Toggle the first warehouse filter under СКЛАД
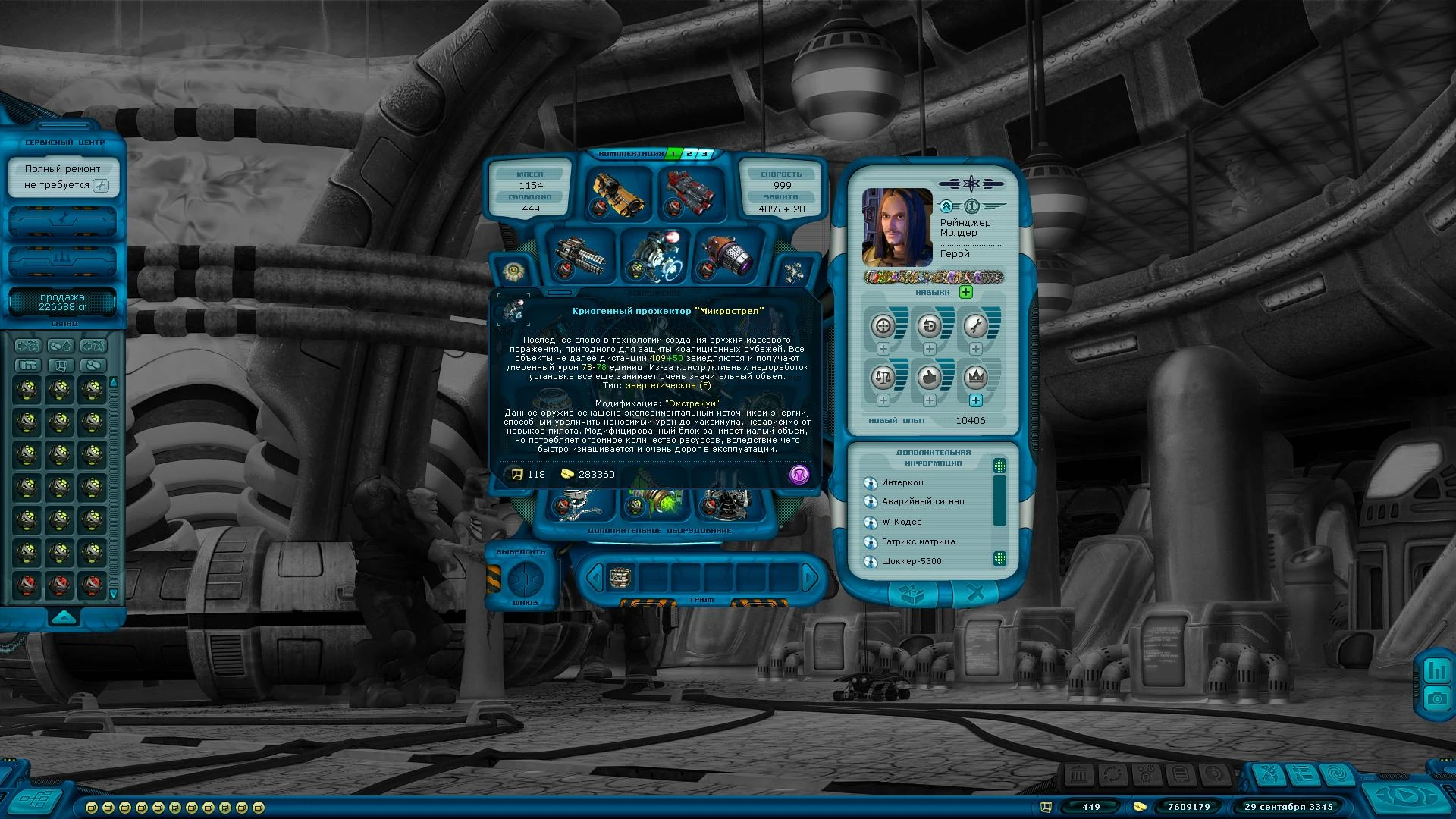Viewport: 1456px width, 819px height. 30,345
